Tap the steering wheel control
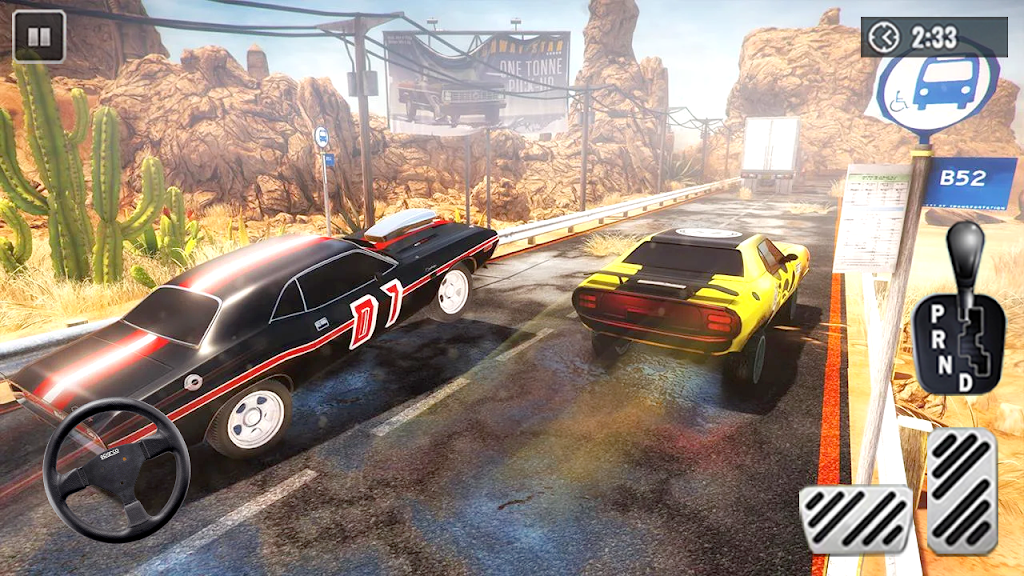Viewport: 1024px width, 576px height. tap(116, 470)
